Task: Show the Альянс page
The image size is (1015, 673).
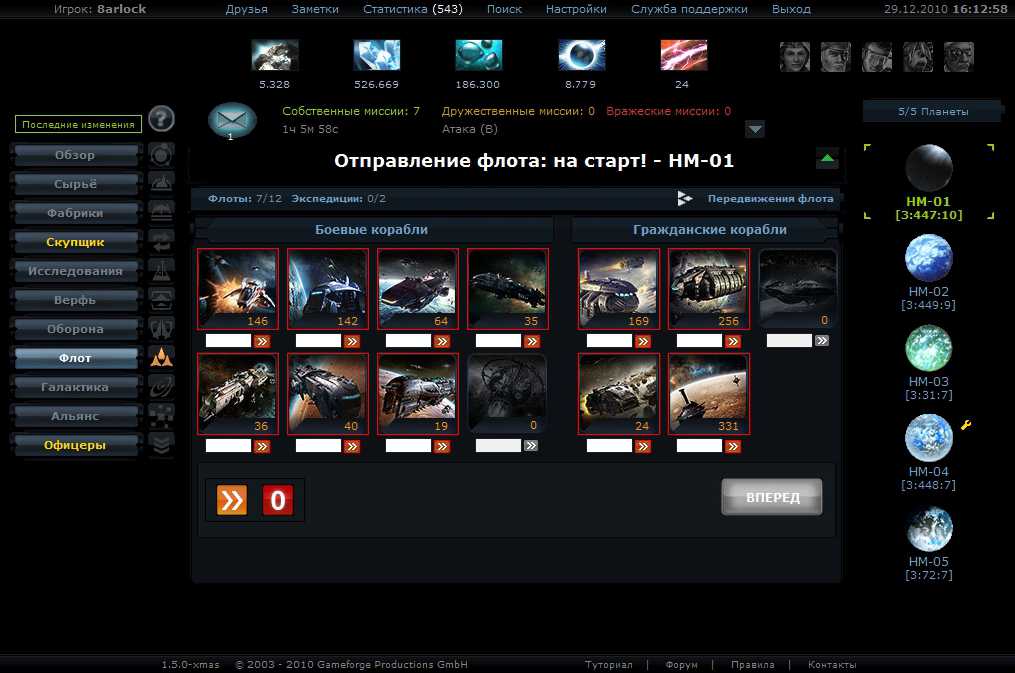Action: (x=75, y=416)
